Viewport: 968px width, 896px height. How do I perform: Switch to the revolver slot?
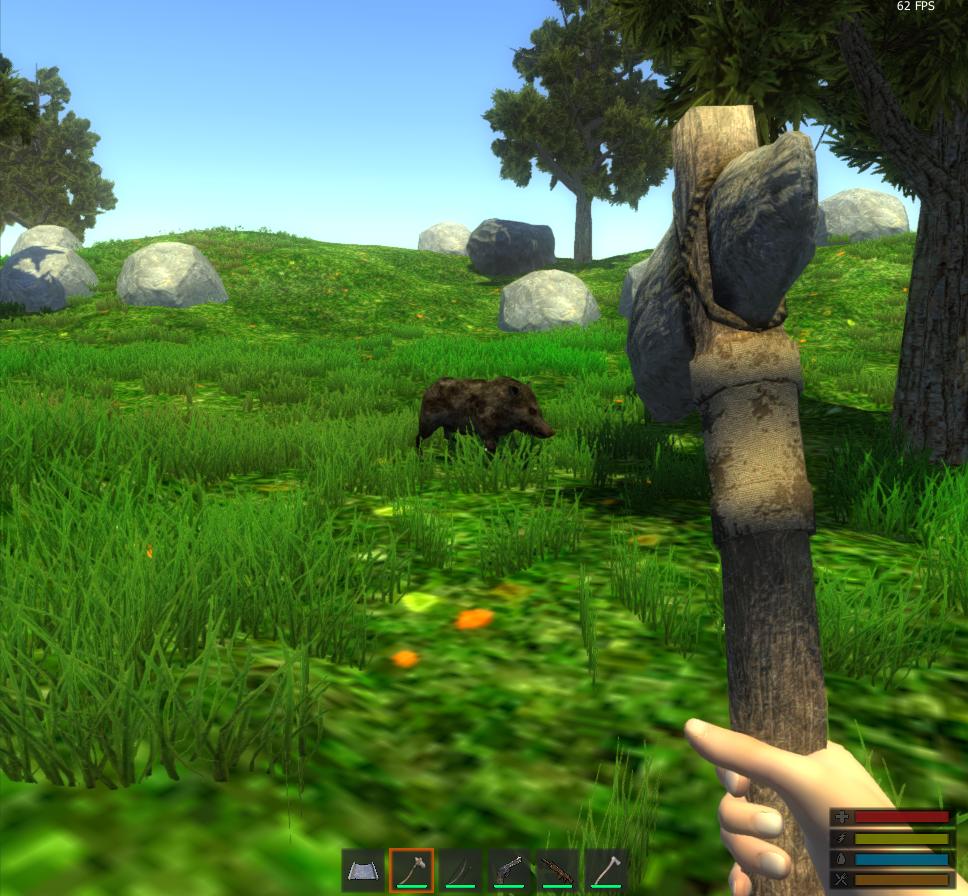pyautogui.click(x=509, y=870)
